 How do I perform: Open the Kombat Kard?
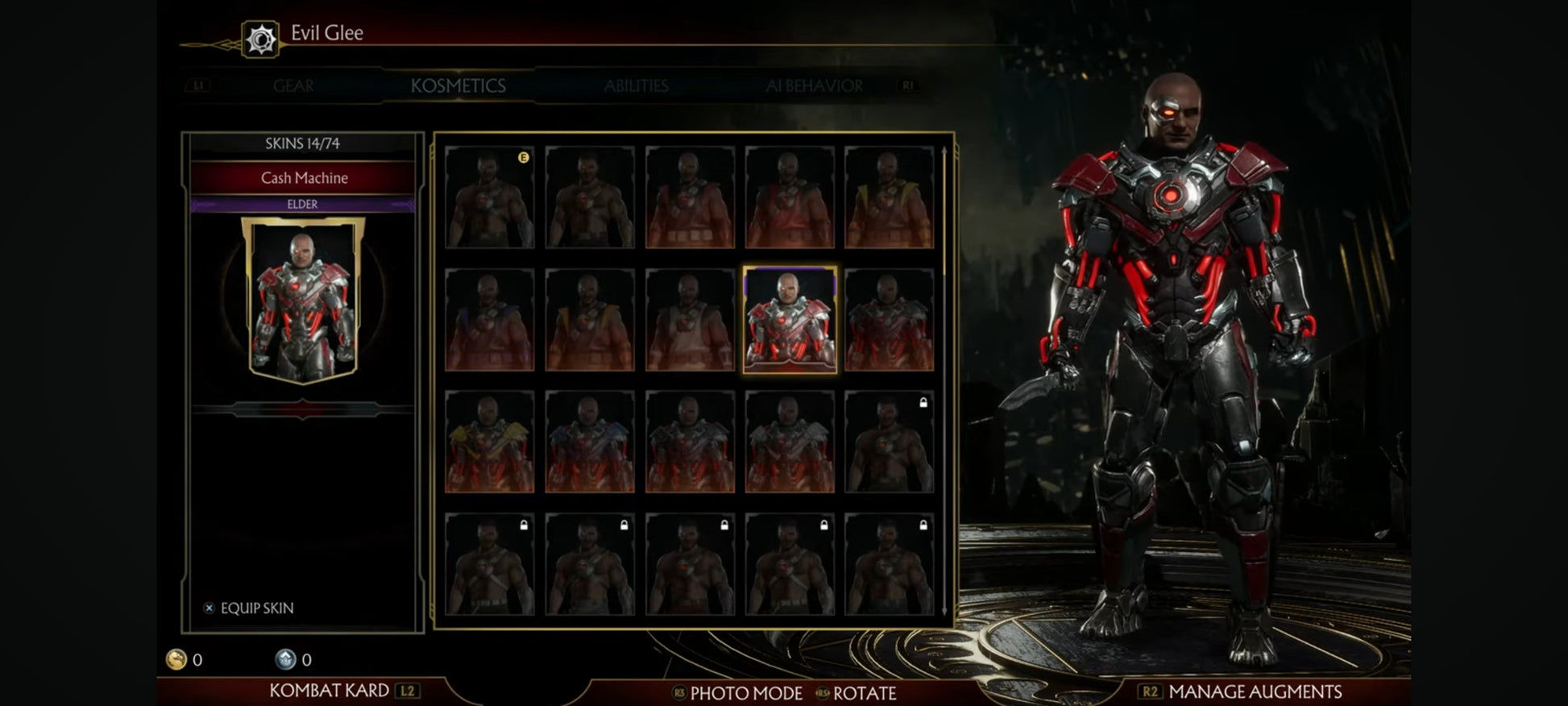tap(329, 691)
